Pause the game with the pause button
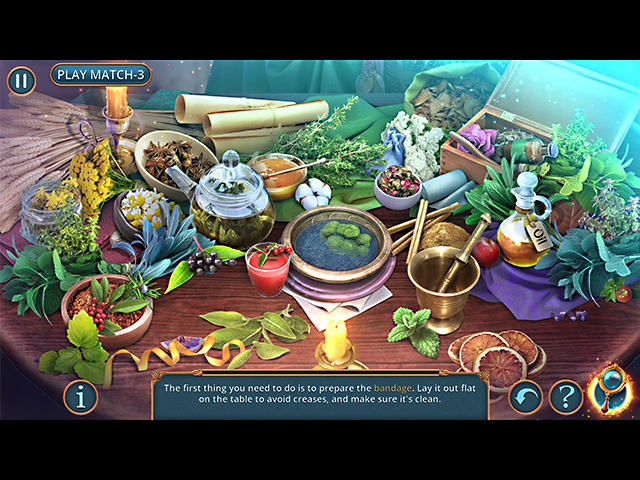 21,81
